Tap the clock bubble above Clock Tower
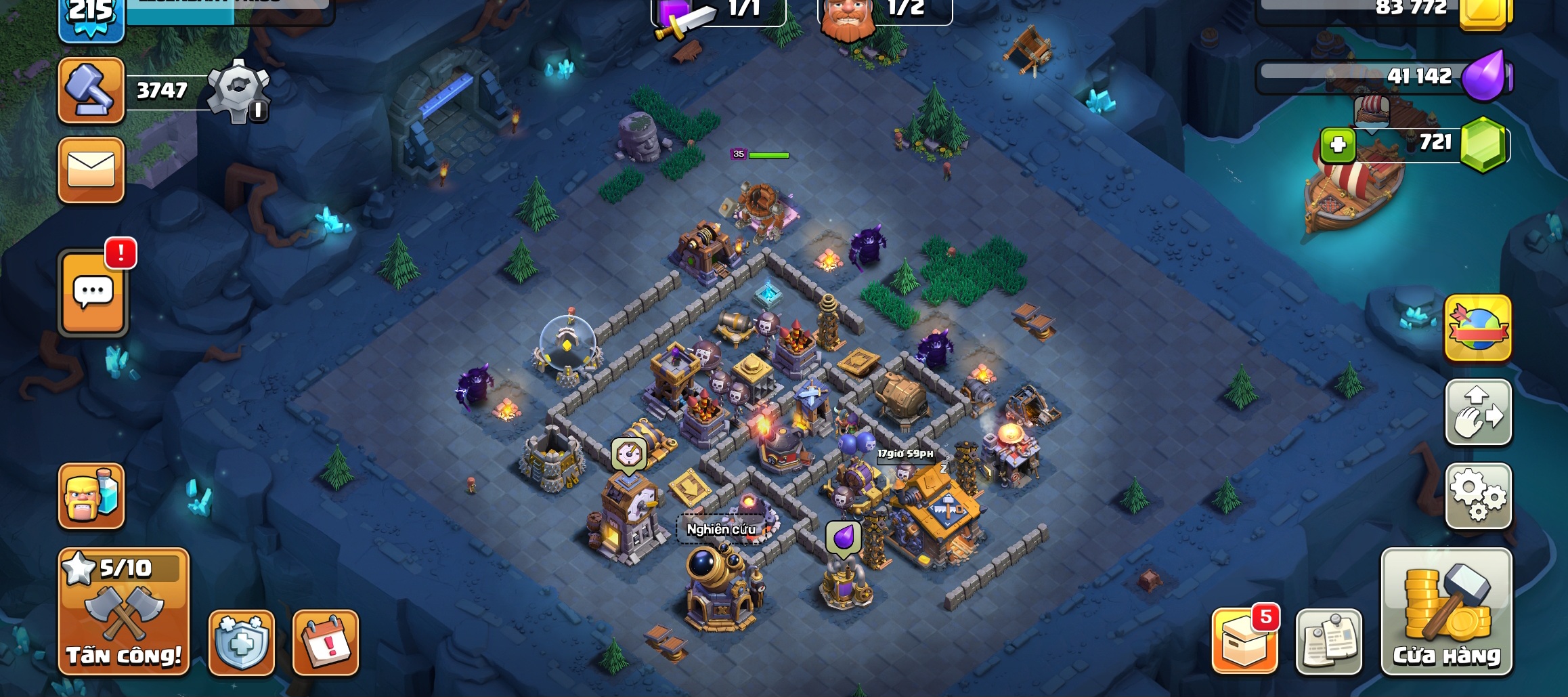The width and height of the screenshot is (1568, 697). click(x=628, y=454)
